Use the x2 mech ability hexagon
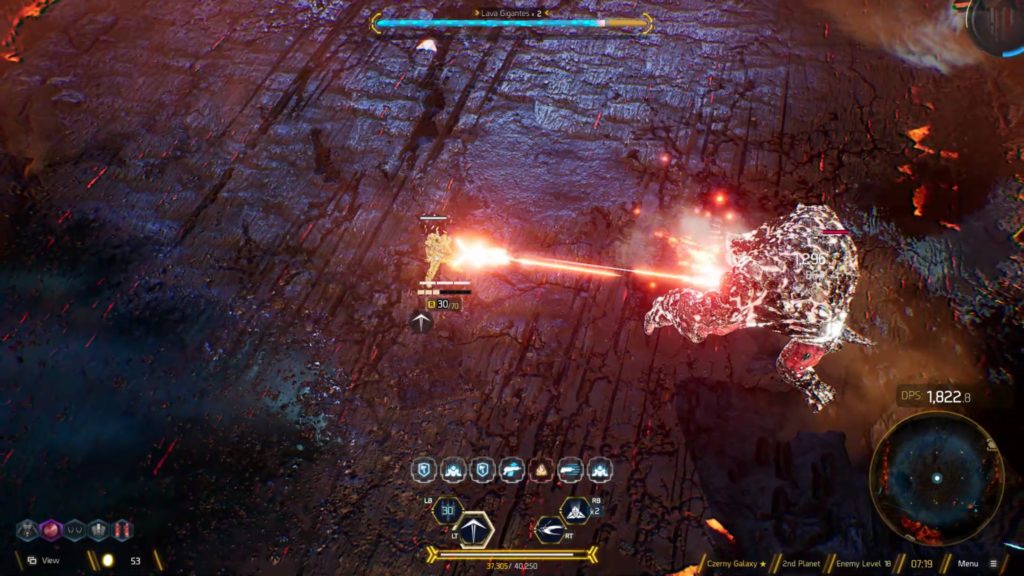Image resolution: width=1024 pixels, height=576 pixels. click(575, 510)
